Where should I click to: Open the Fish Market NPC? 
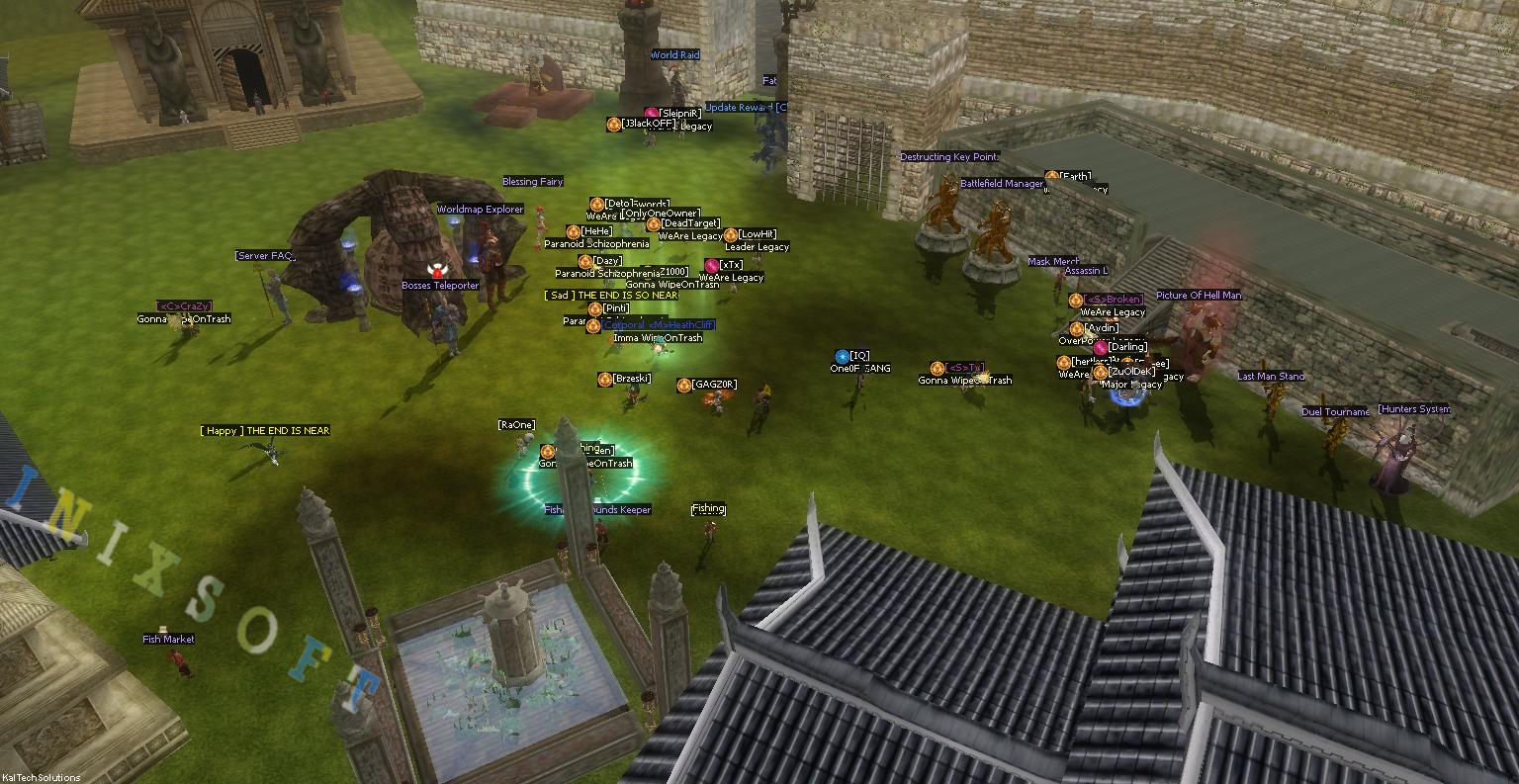pyautogui.click(x=167, y=639)
